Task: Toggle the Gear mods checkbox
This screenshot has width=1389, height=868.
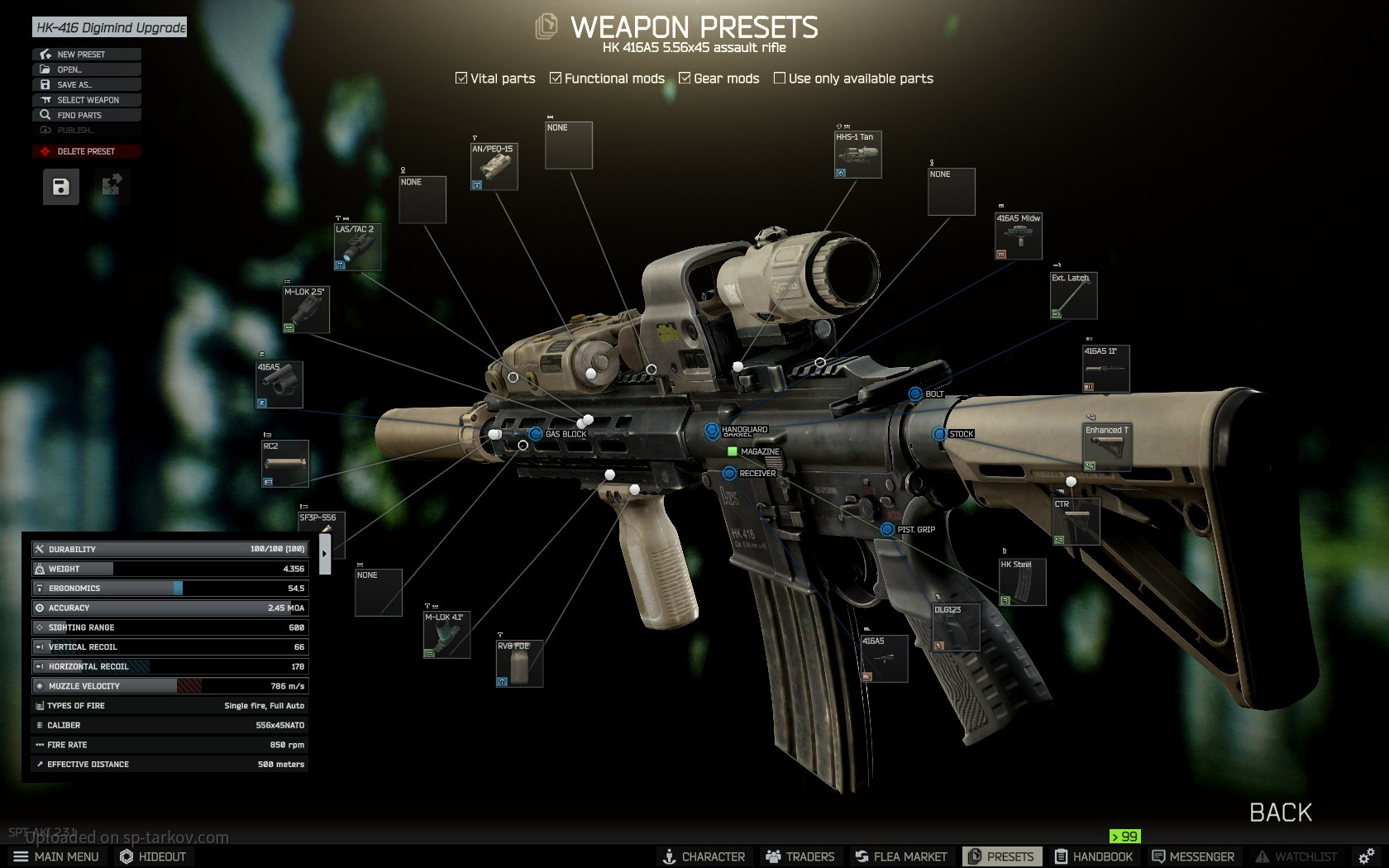Action: (x=685, y=79)
